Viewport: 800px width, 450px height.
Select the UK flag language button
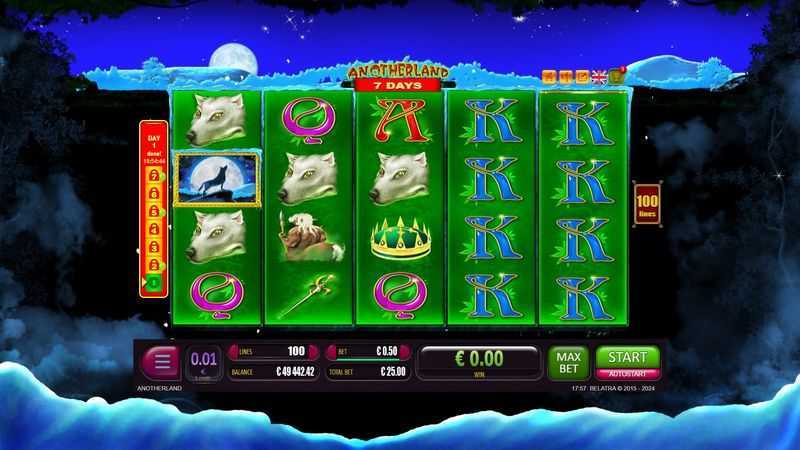[599, 76]
